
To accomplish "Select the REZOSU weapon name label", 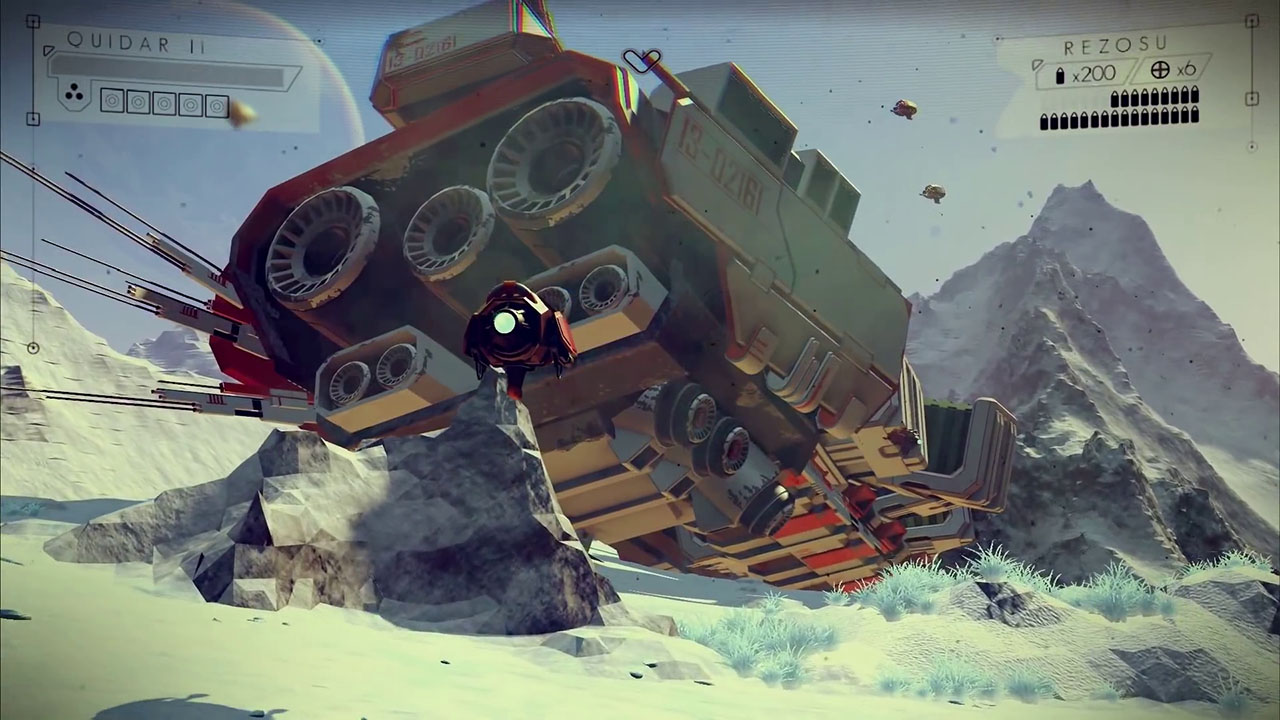I will click(1114, 45).
